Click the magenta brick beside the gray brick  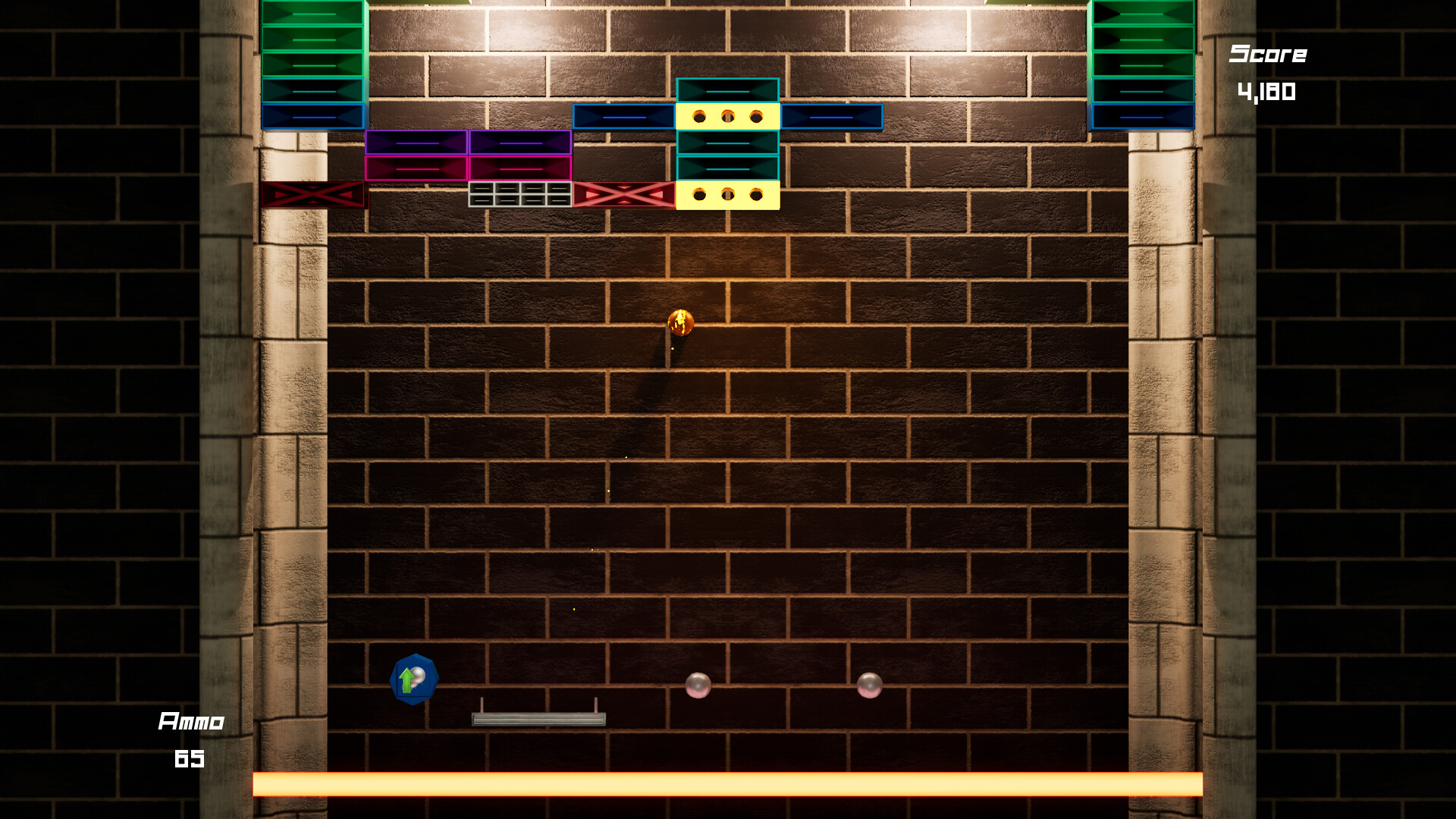519,168
